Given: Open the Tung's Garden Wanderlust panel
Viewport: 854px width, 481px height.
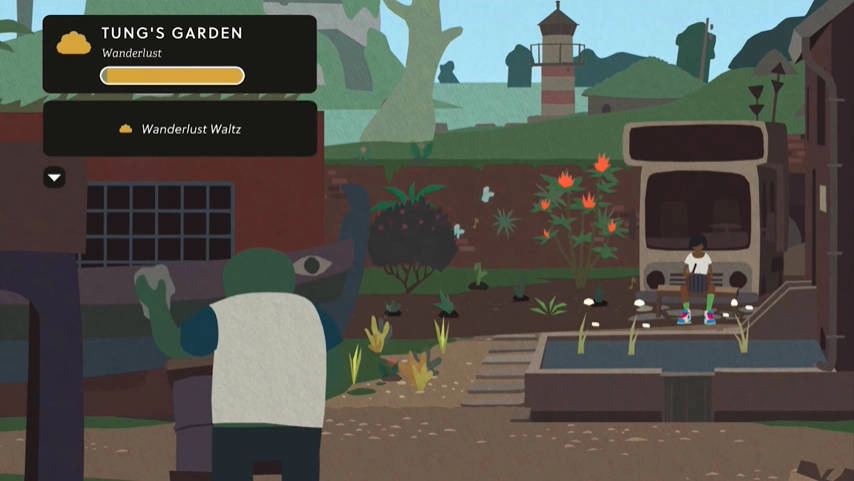Looking at the screenshot, I should 179,54.
